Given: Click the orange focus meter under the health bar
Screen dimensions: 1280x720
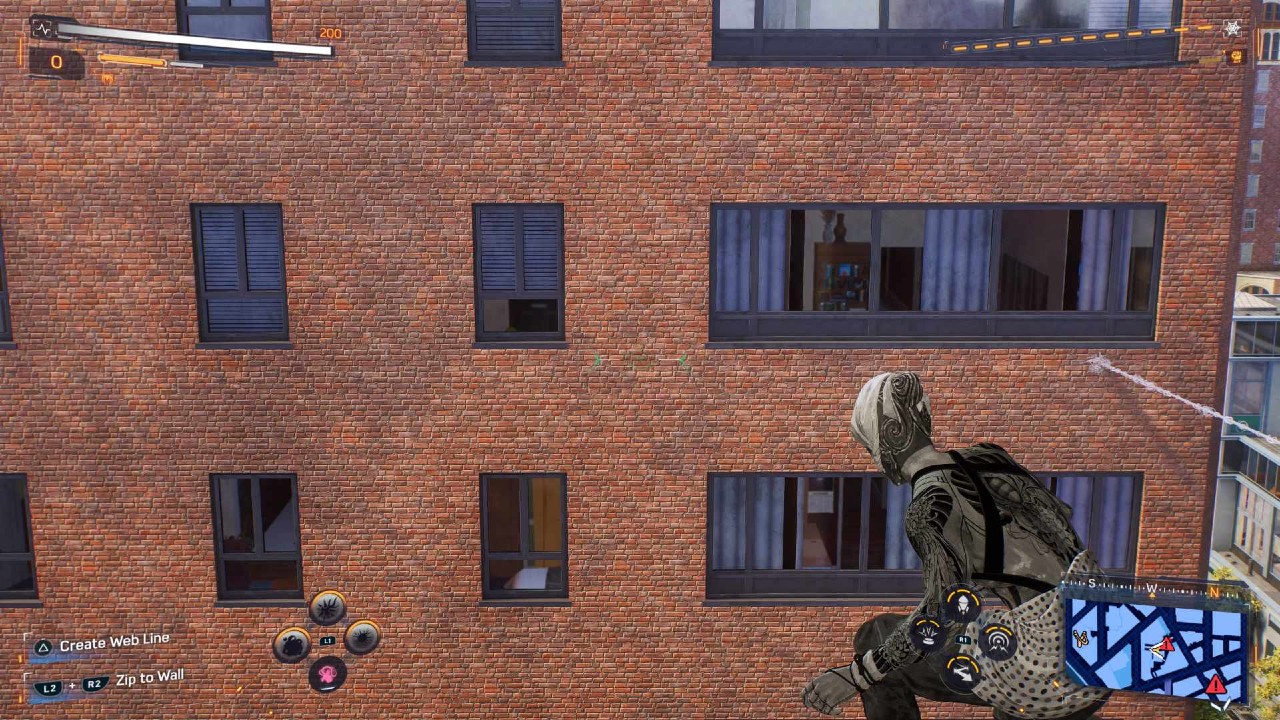Looking at the screenshot, I should coord(135,62).
